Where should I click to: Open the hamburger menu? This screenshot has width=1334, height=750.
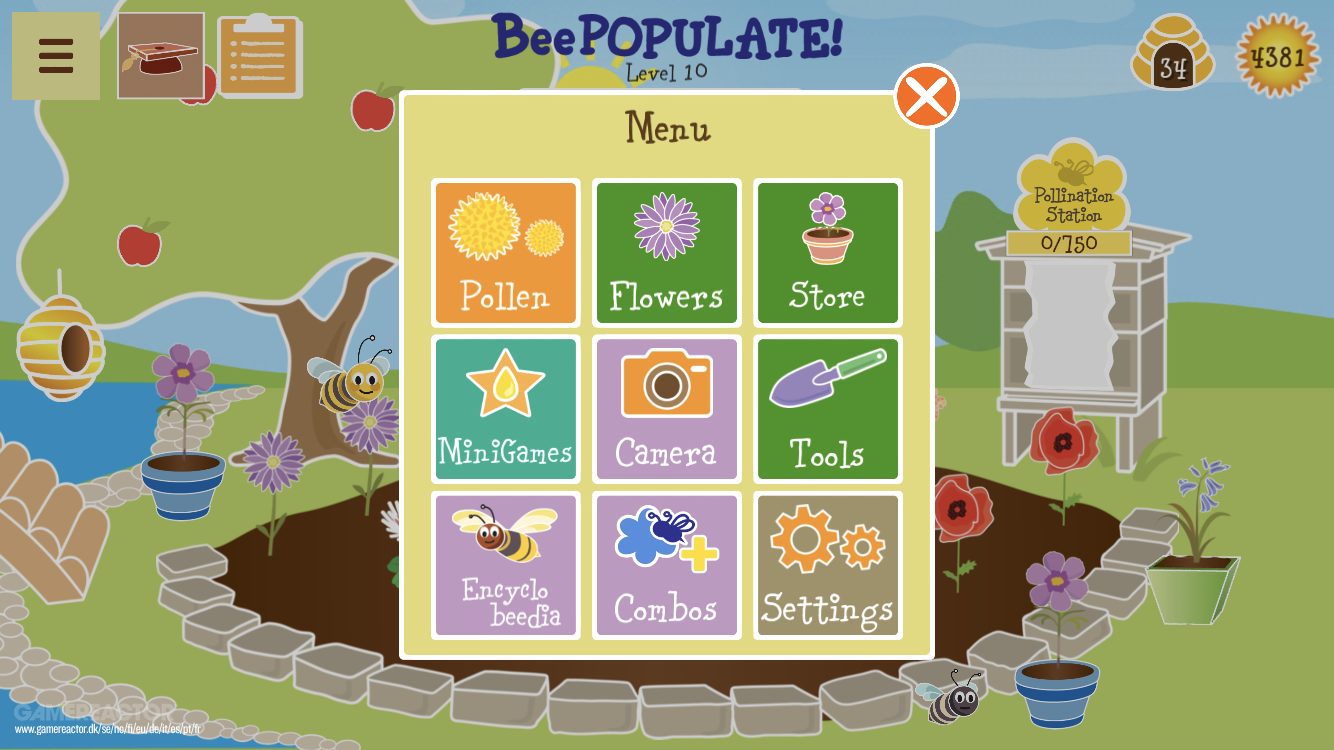(55, 55)
